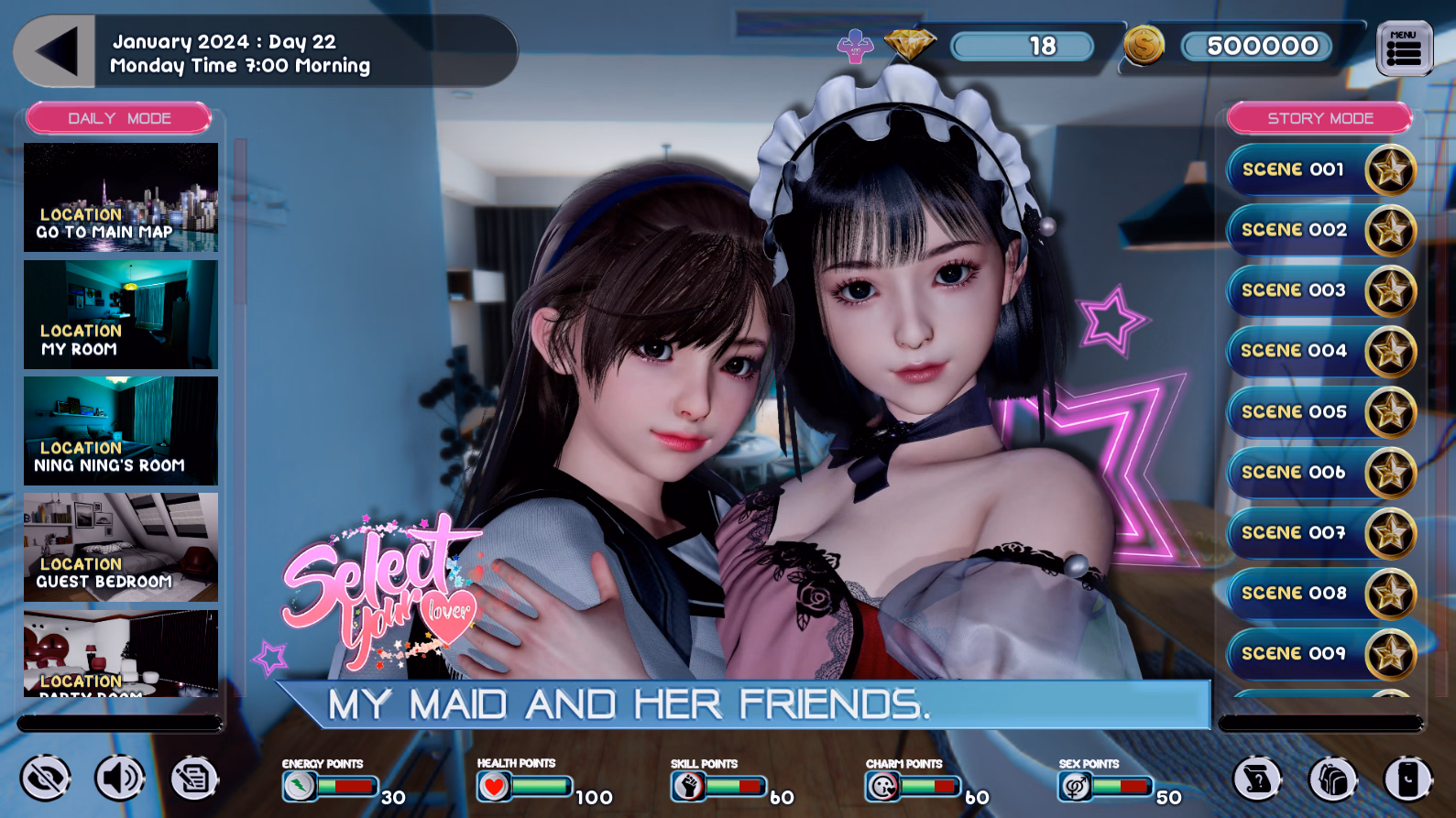Go to Main Map location
1456x818 pixels.
coord(121,197)
